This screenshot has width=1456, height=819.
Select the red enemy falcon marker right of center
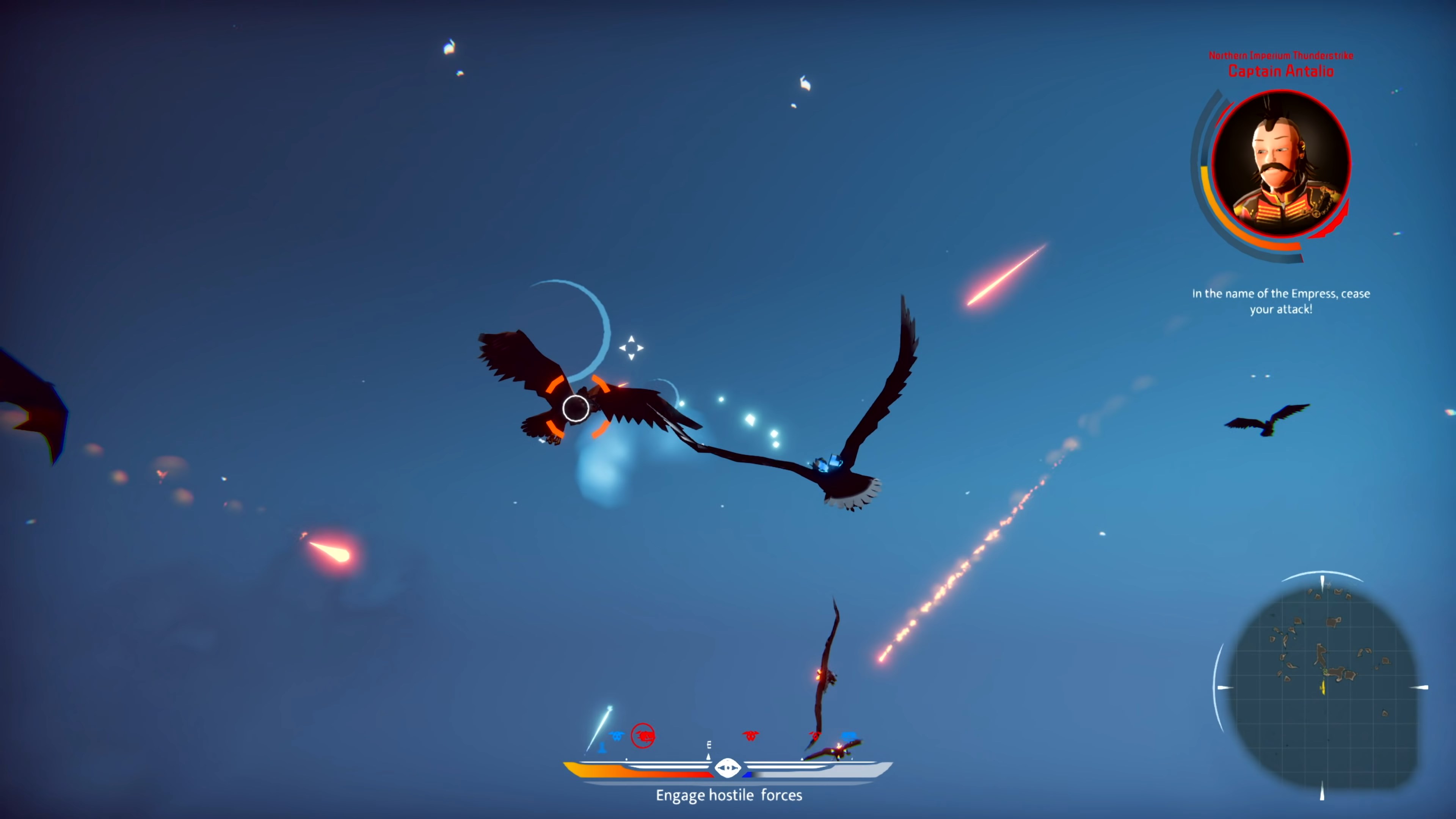pos(751,735)
